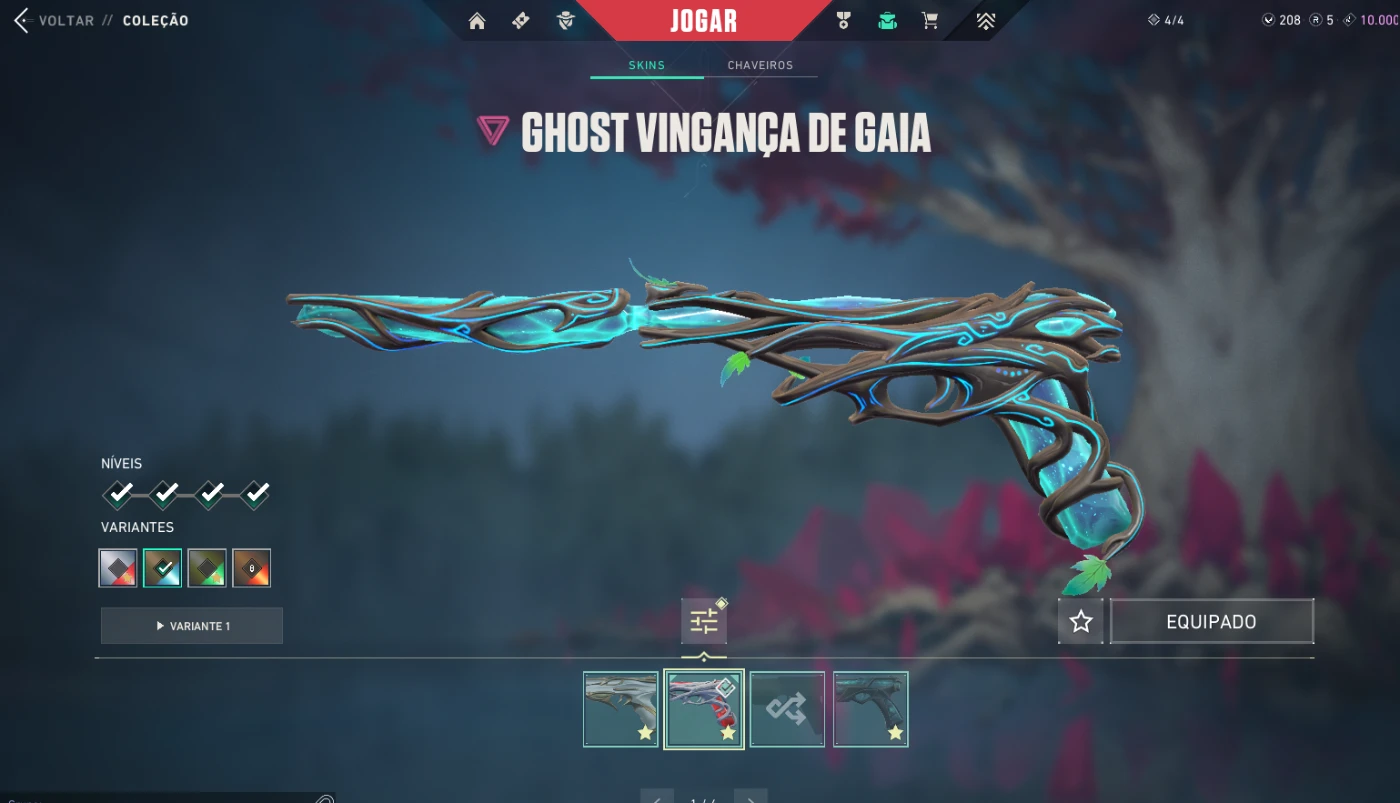This screenshot has height=803, width=1400.
Task: Play the Variante 1 preview
Action: [x=192, y=626]
